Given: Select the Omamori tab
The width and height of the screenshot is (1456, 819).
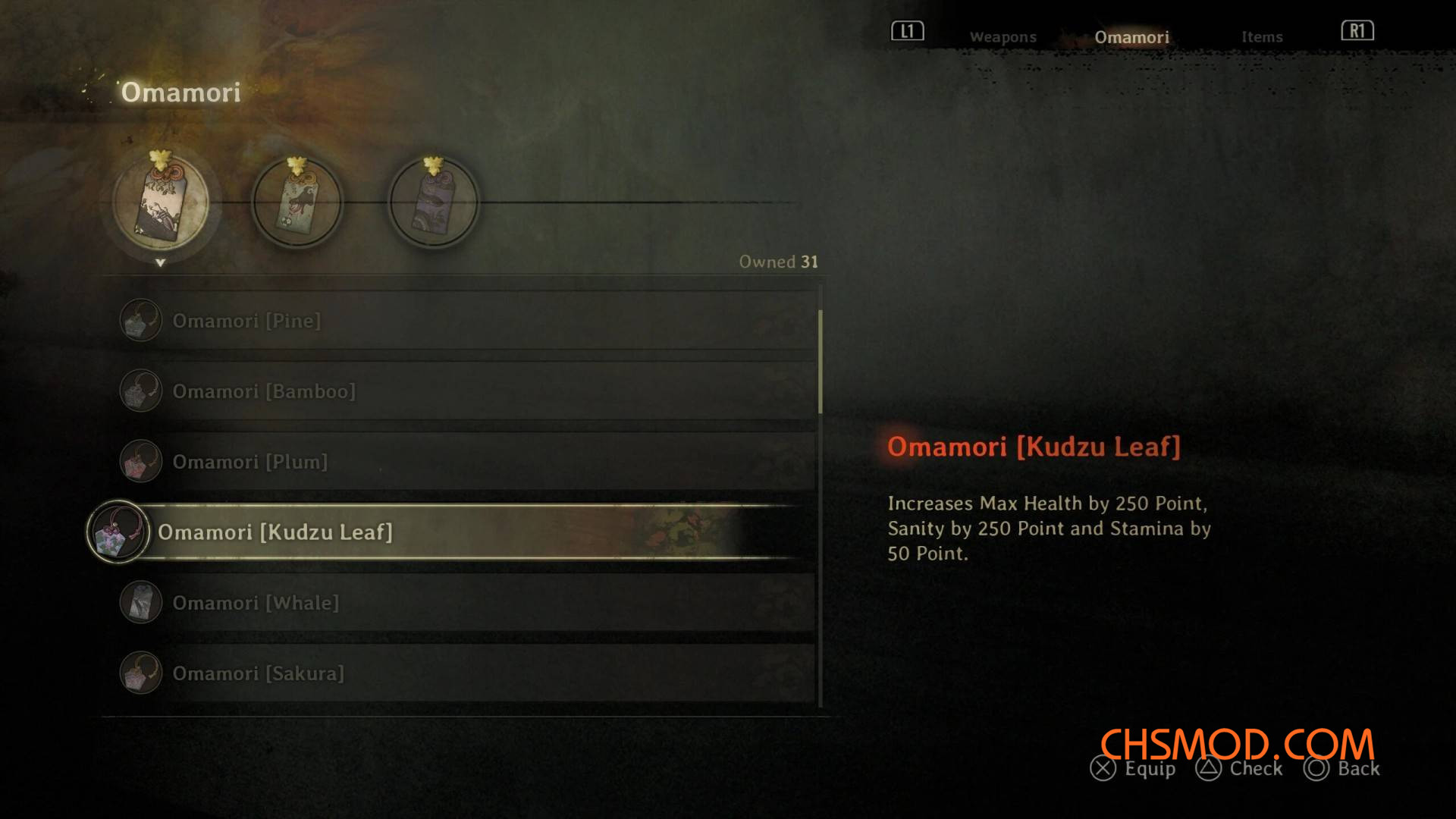Looking at the screenshot, I should click(x=1131, y=37).
